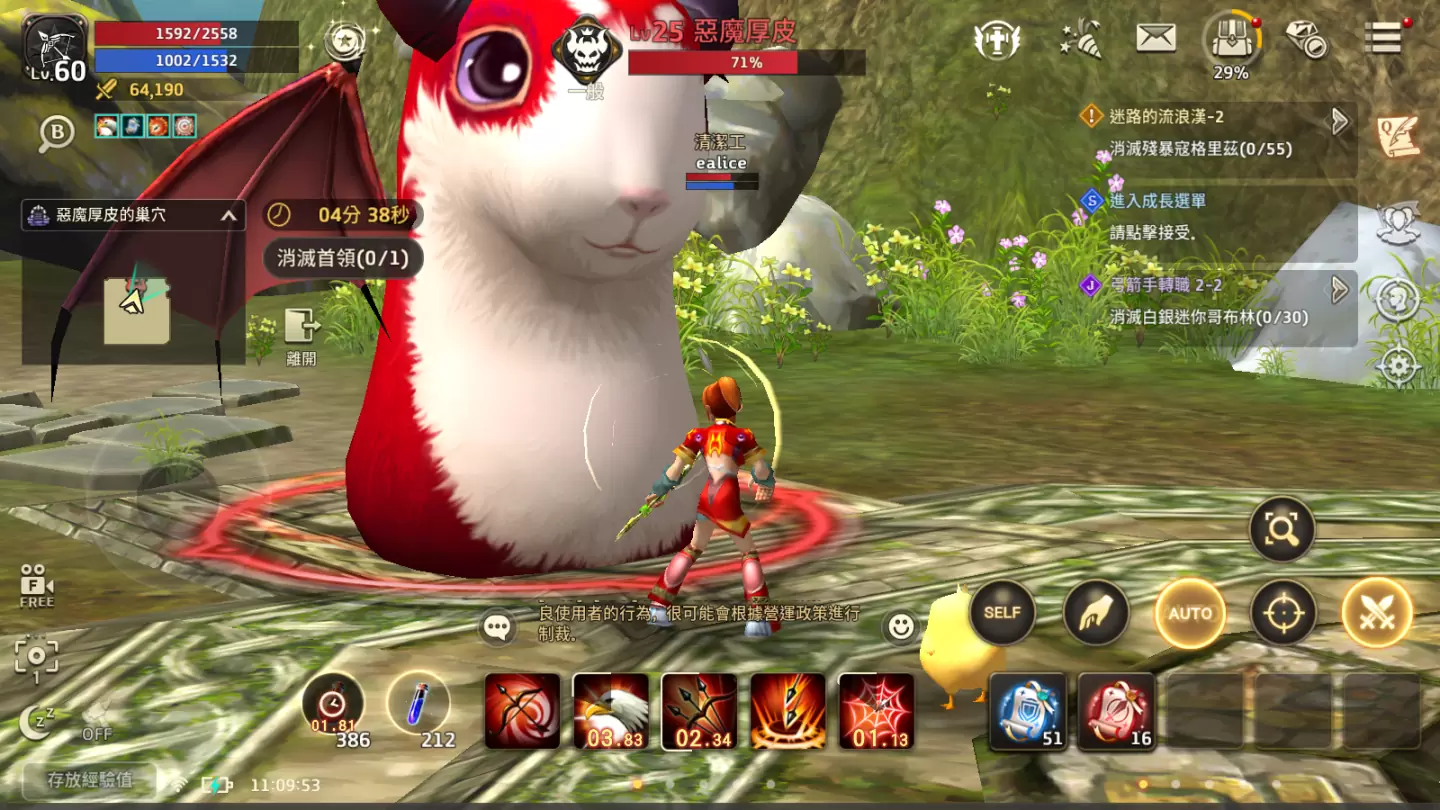Screen dimensions: 1440x810
Task: Collapse the 惡魔厚皮的巢穴 map panel
Action: click(x=229, y=215)
